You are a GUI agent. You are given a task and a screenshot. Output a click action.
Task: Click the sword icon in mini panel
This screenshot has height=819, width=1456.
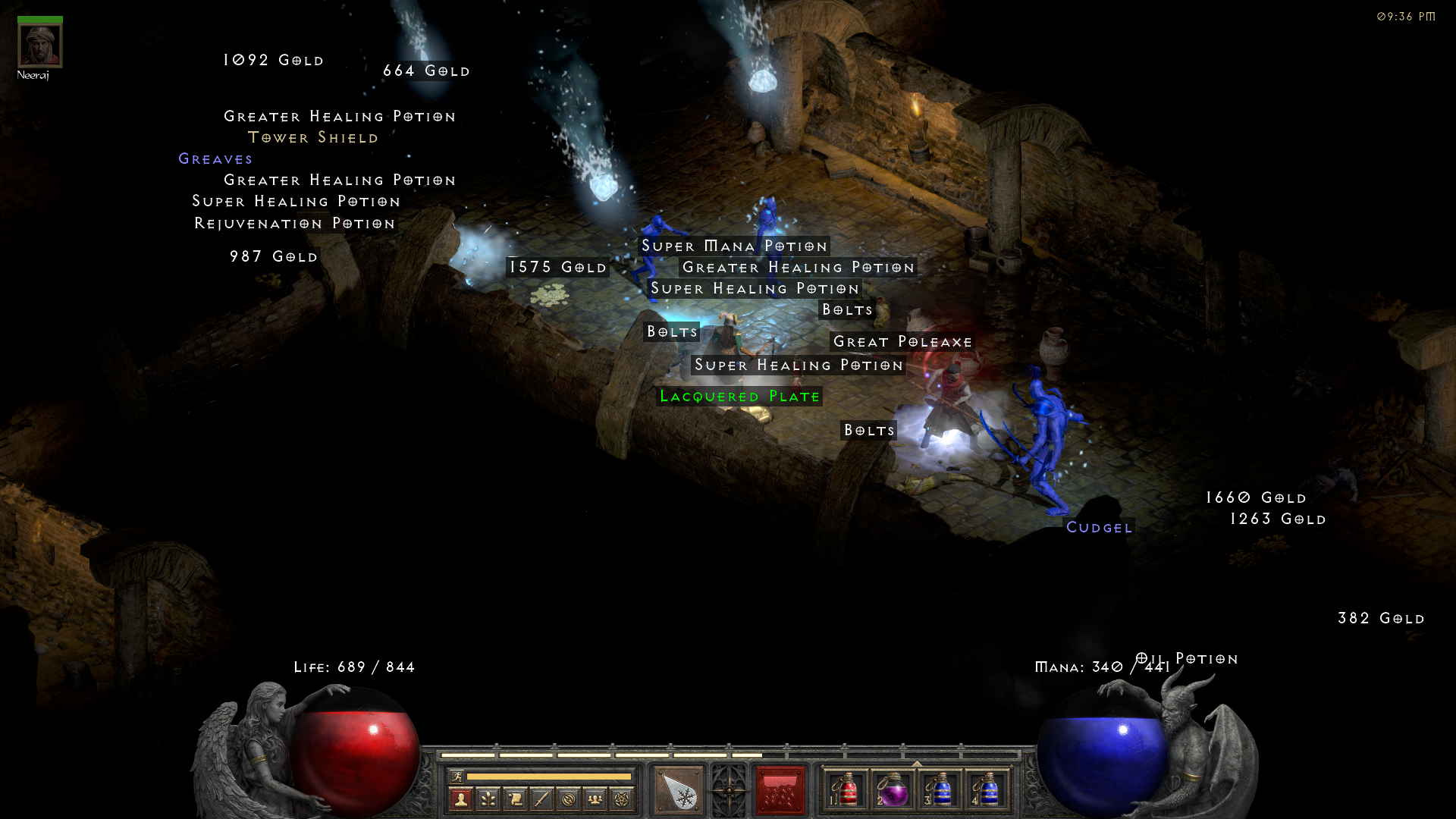coord(541,799)
